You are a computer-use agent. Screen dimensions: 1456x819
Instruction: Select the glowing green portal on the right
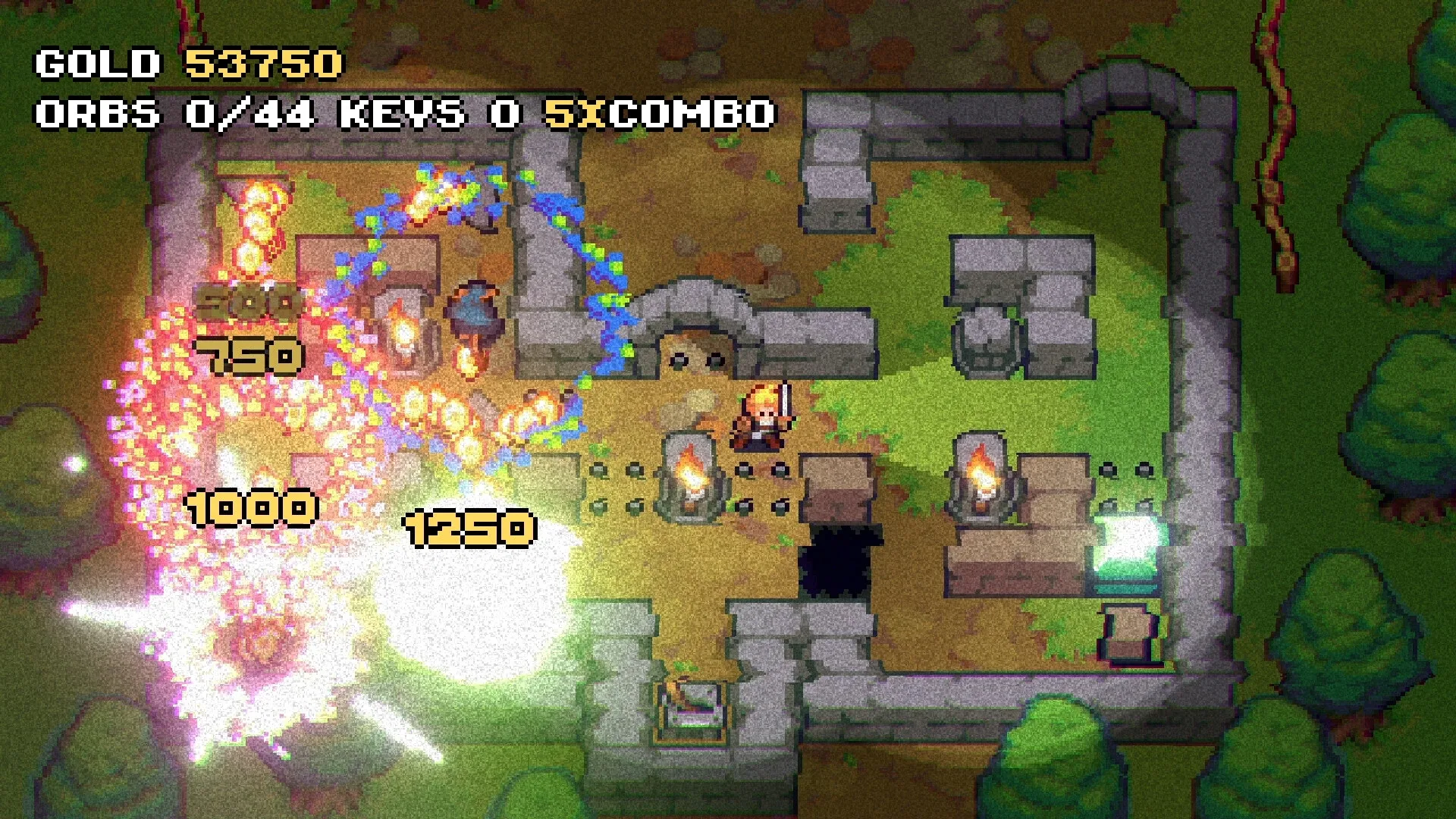(1130, 546)
